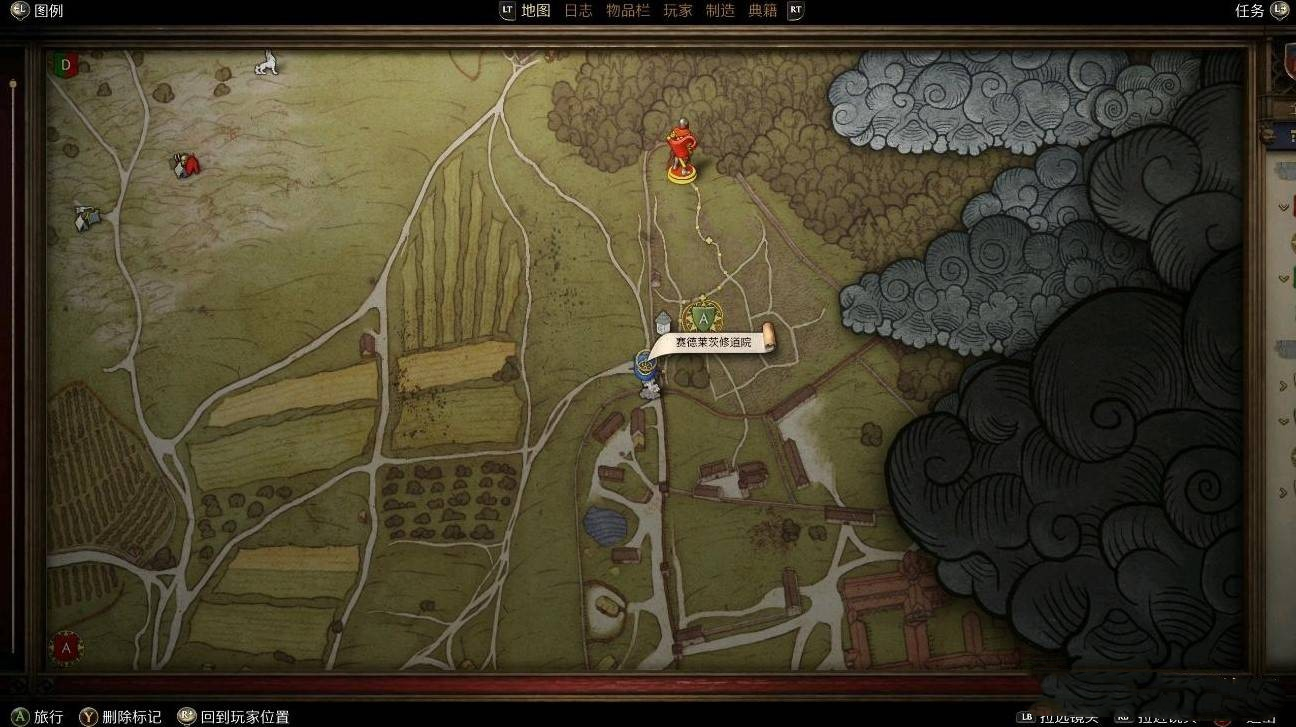This screenshot has width=1296, height=727.
Task: Click the green A shield quest marker
Action: click(704, 319)
